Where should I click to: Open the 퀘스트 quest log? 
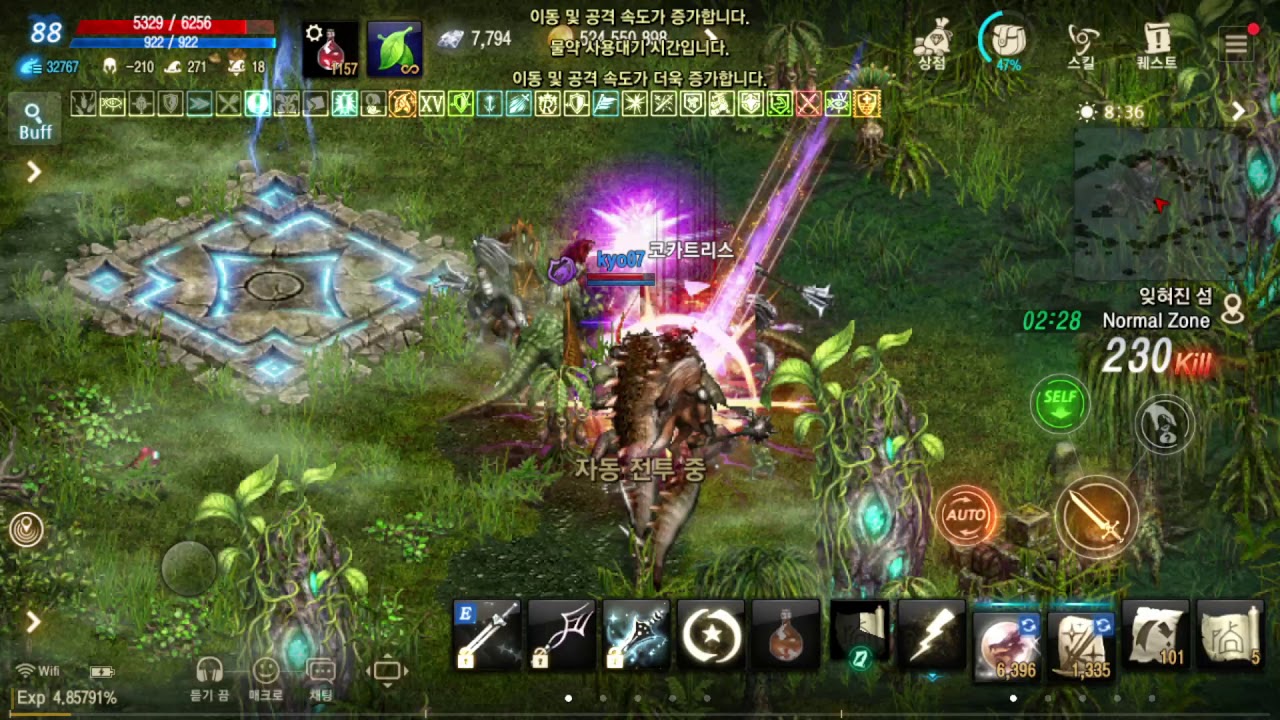1157,43
